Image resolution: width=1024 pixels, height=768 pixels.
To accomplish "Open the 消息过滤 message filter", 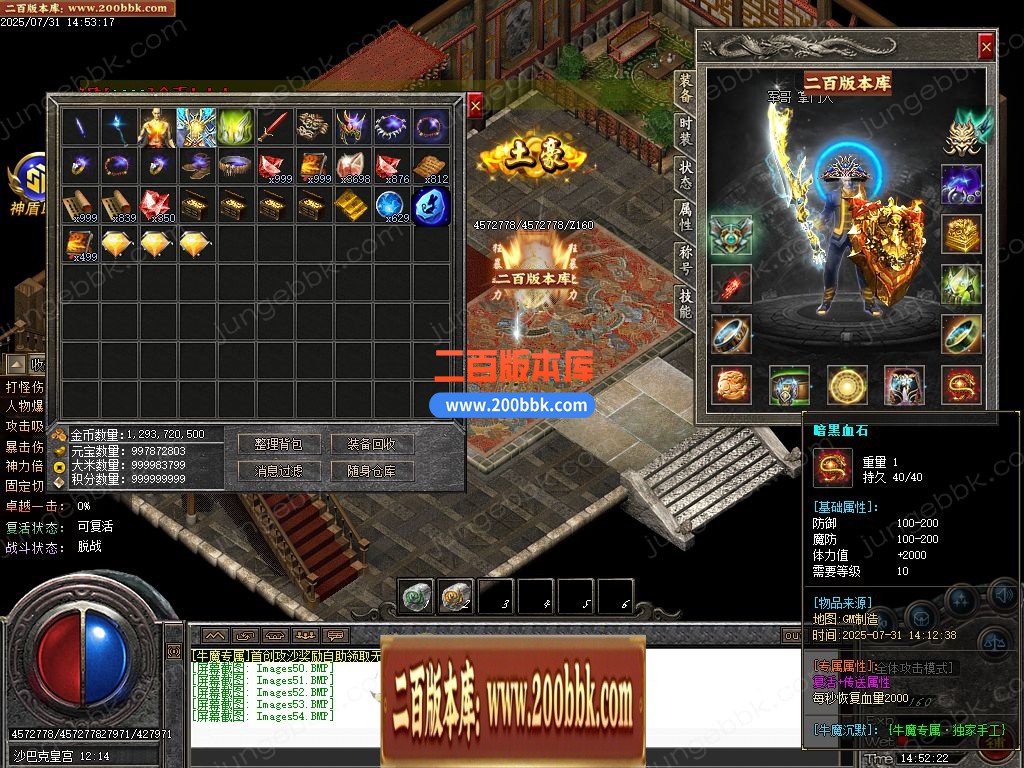I will [x=278, y=471].
